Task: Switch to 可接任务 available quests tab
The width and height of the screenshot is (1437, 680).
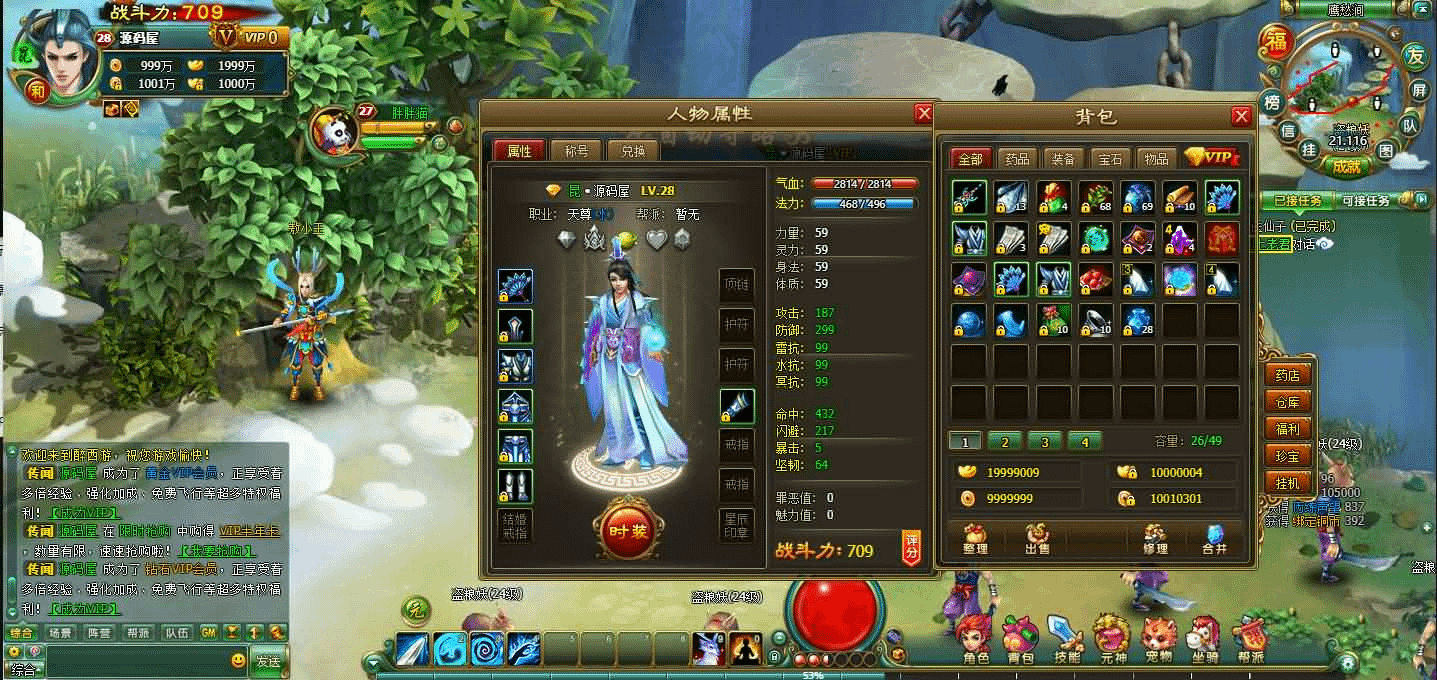Action: click(1364, 201)
